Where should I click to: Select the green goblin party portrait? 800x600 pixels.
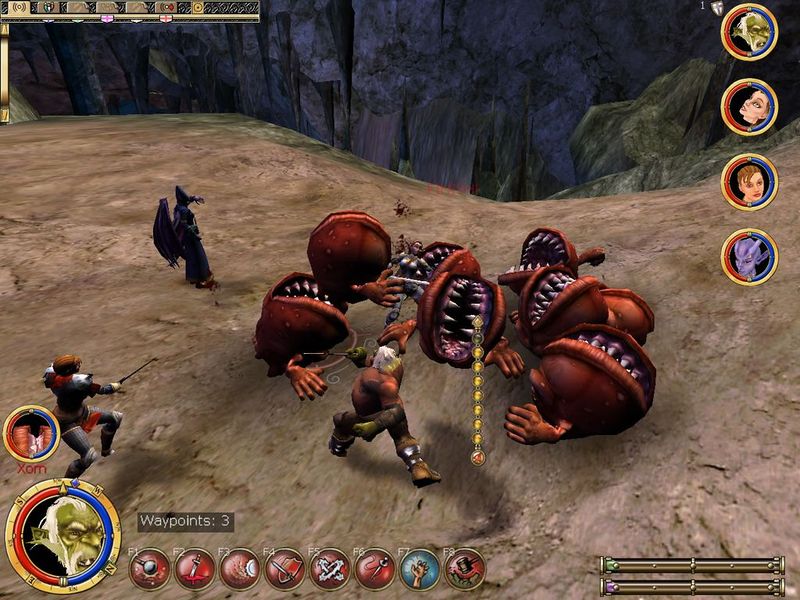point(749,31)
